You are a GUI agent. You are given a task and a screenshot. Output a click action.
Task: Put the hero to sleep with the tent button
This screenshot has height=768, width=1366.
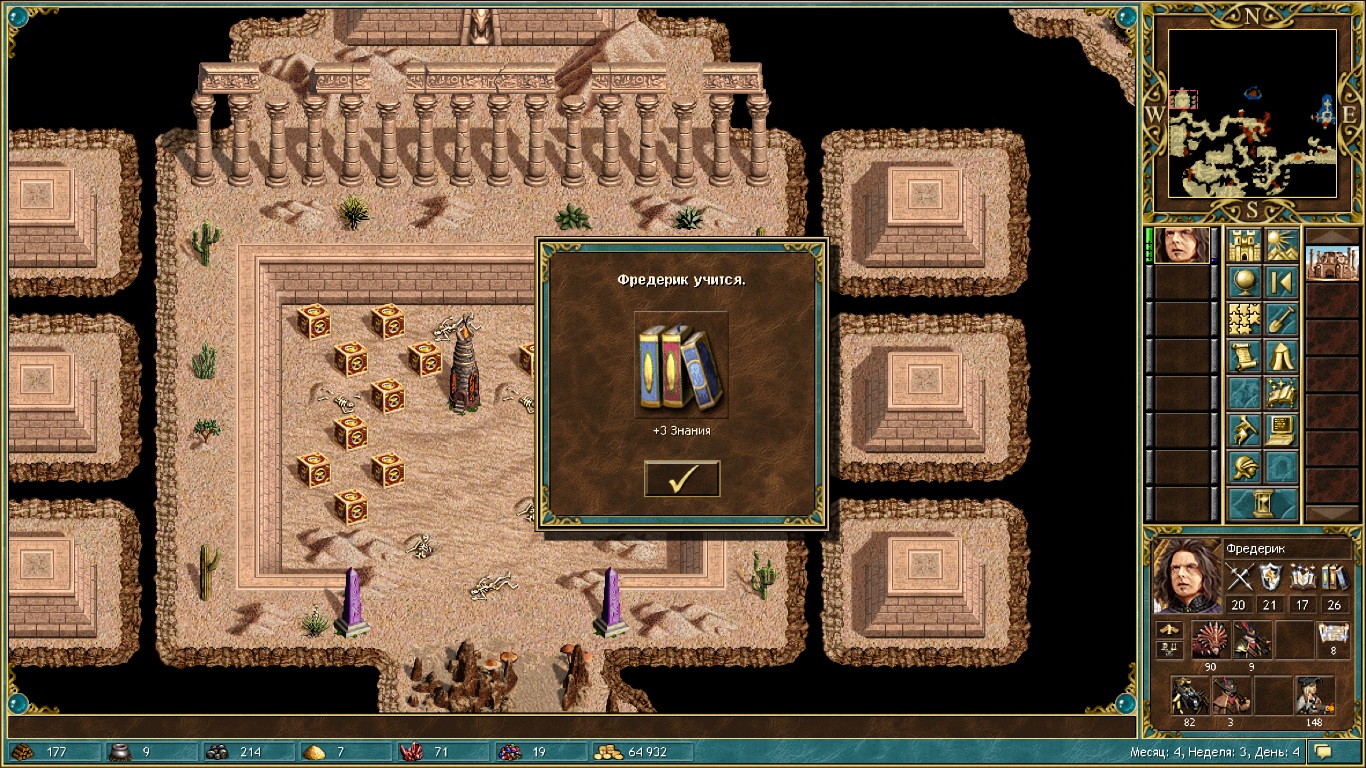click(x=1282, y=357)
